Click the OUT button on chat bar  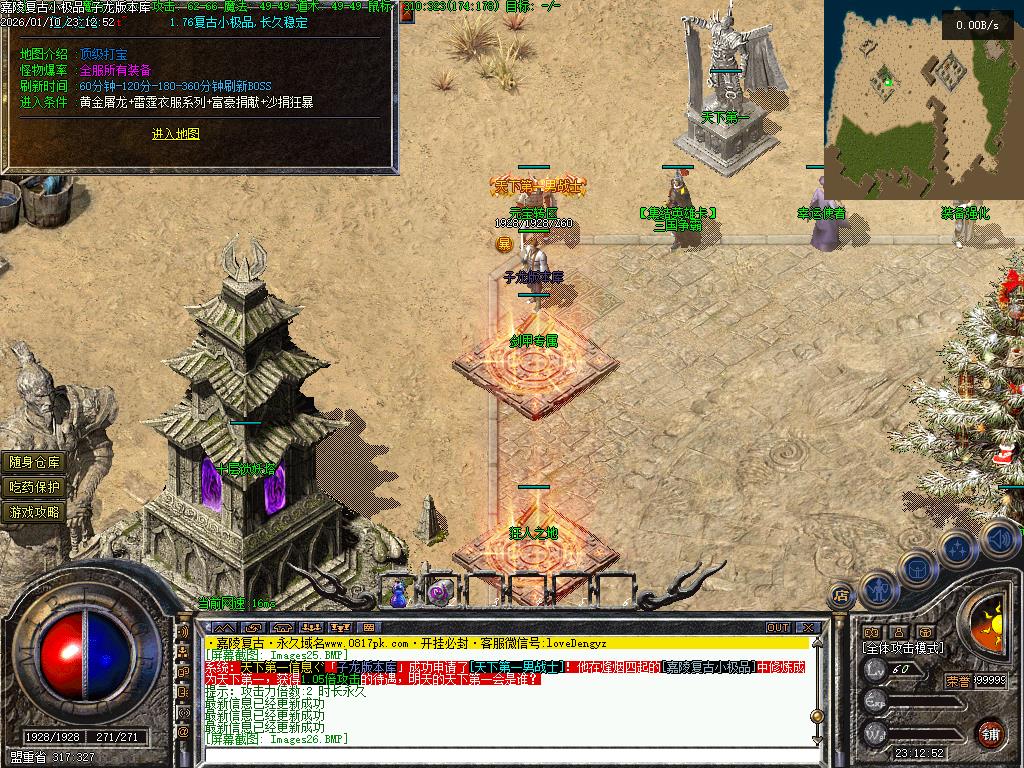pyautogui.click(x=778, y=628)
